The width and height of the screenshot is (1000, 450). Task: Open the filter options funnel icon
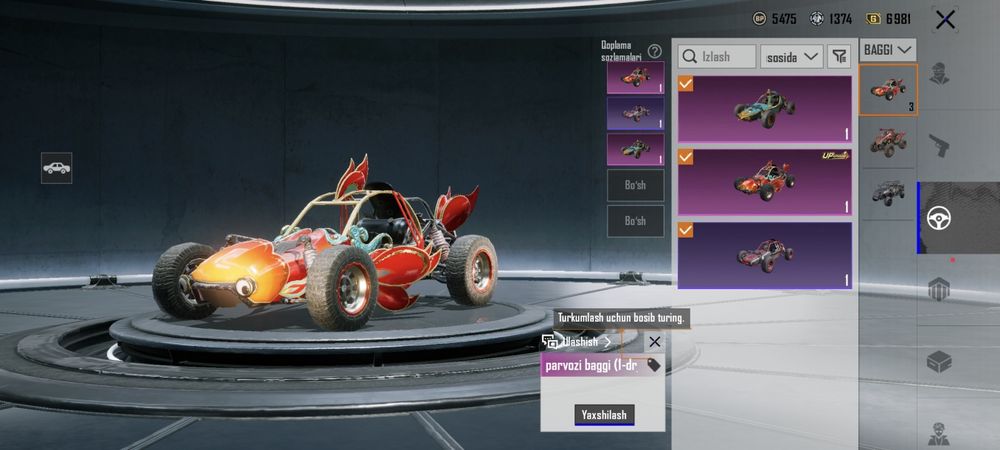(x=840, y=57)
